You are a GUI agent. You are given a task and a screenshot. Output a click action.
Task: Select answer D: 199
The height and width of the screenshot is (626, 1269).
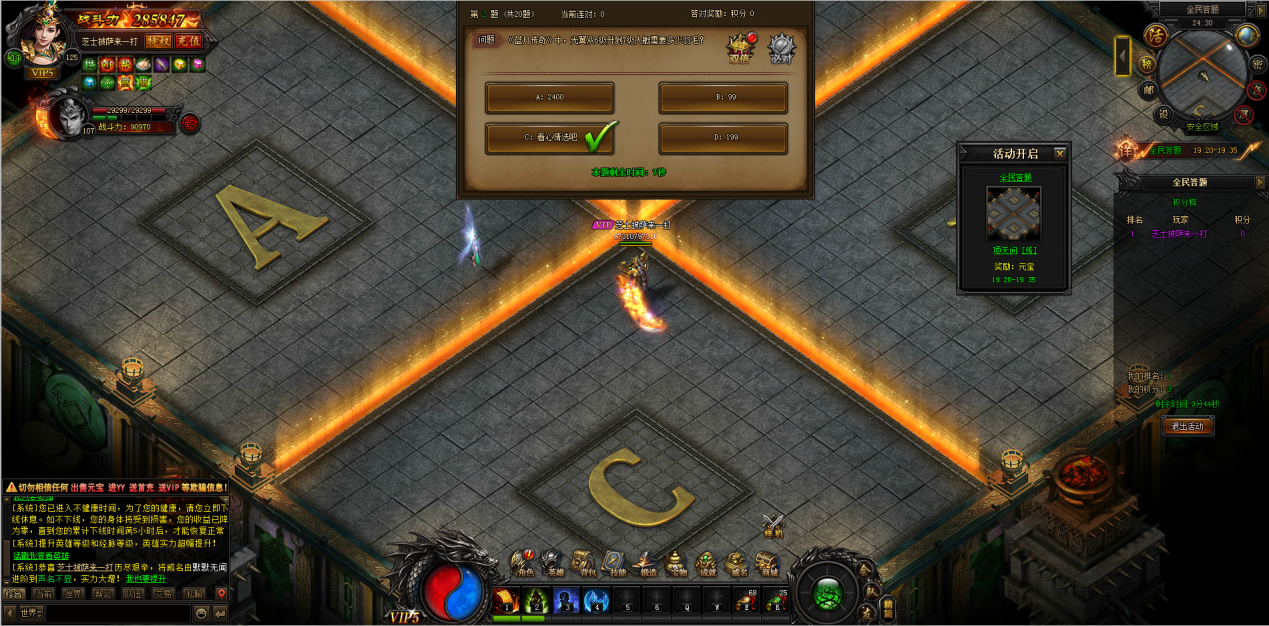pyautogui.click(x=722, y=138)
